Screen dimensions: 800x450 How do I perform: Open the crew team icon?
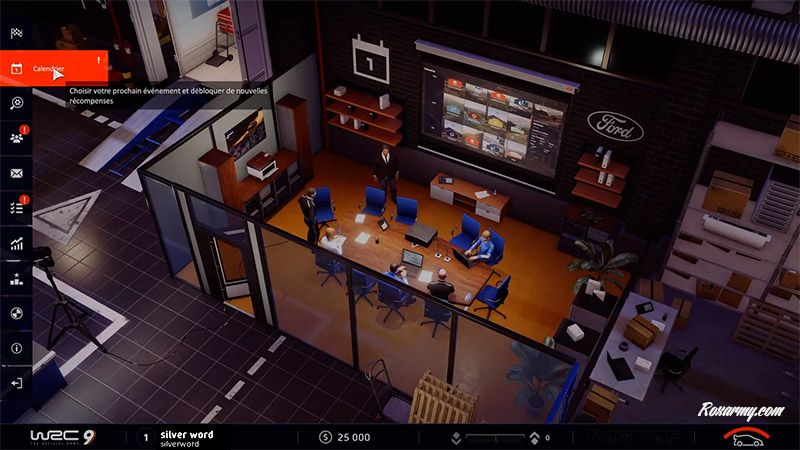(16, 138)
